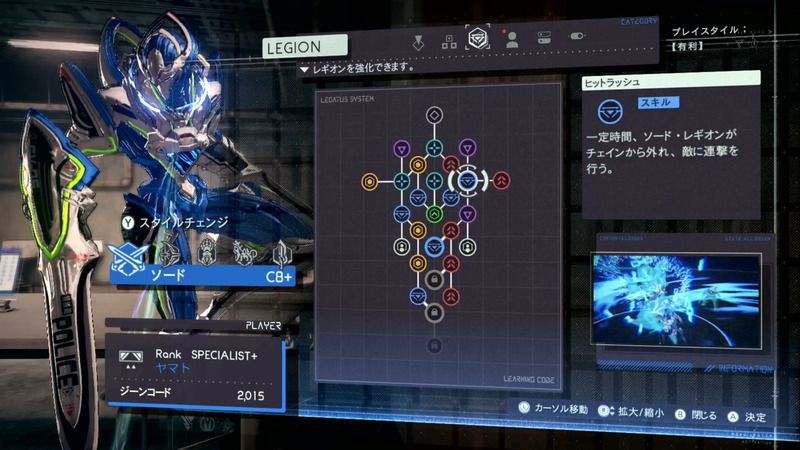The height and width of the screenshot is (450, 800).
Task: Select the highlighted Hit Rush skill node
Action: click(x=467, y=181)
